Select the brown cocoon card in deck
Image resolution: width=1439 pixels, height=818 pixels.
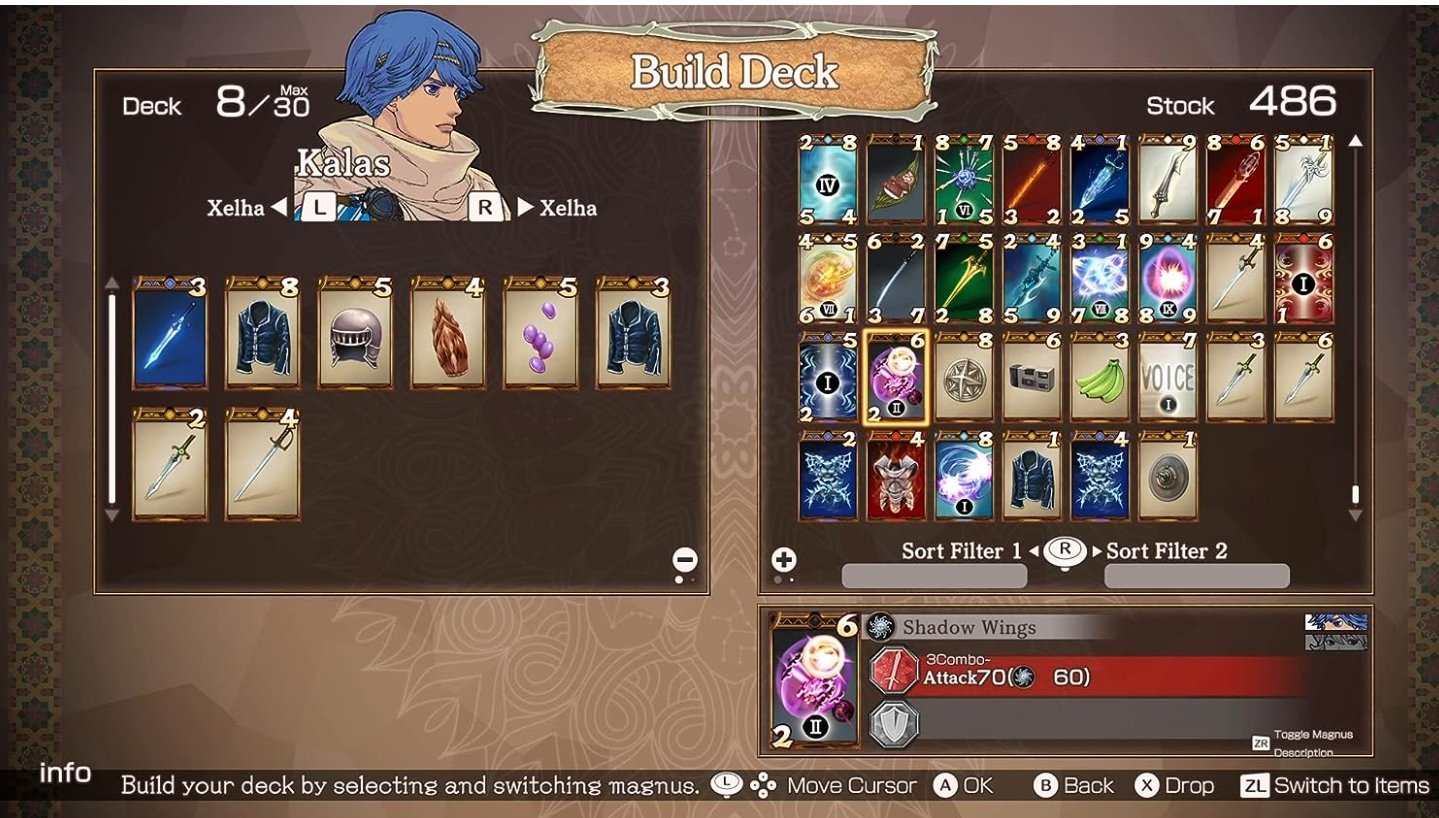point(448,333)
